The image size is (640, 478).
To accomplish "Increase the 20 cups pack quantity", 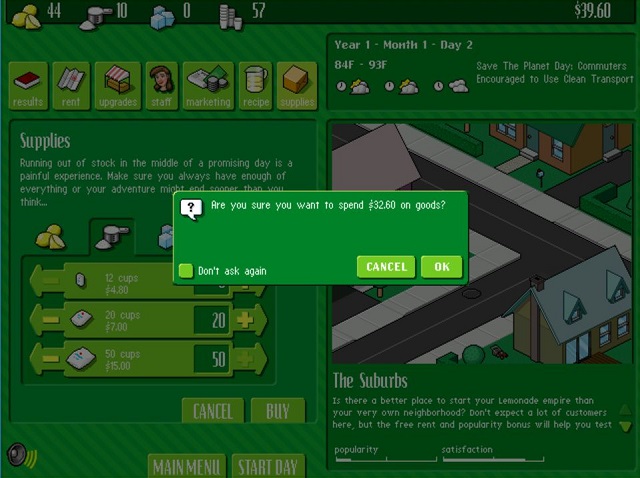I will tap(246, 319).
